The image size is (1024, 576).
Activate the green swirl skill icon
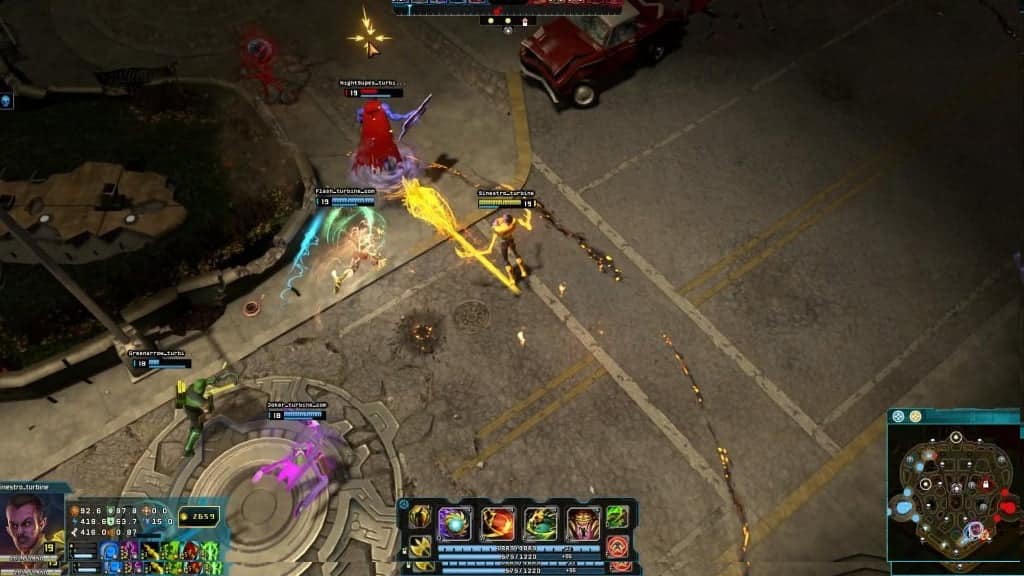618,517
